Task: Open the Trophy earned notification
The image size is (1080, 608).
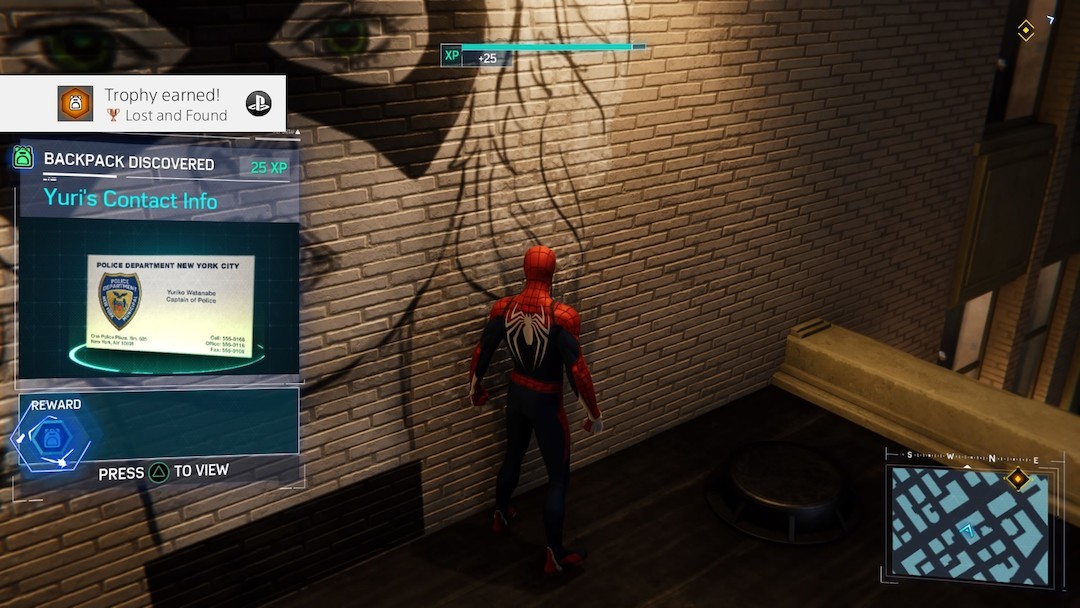Action: pyautogui.click(x=143, y=104)
